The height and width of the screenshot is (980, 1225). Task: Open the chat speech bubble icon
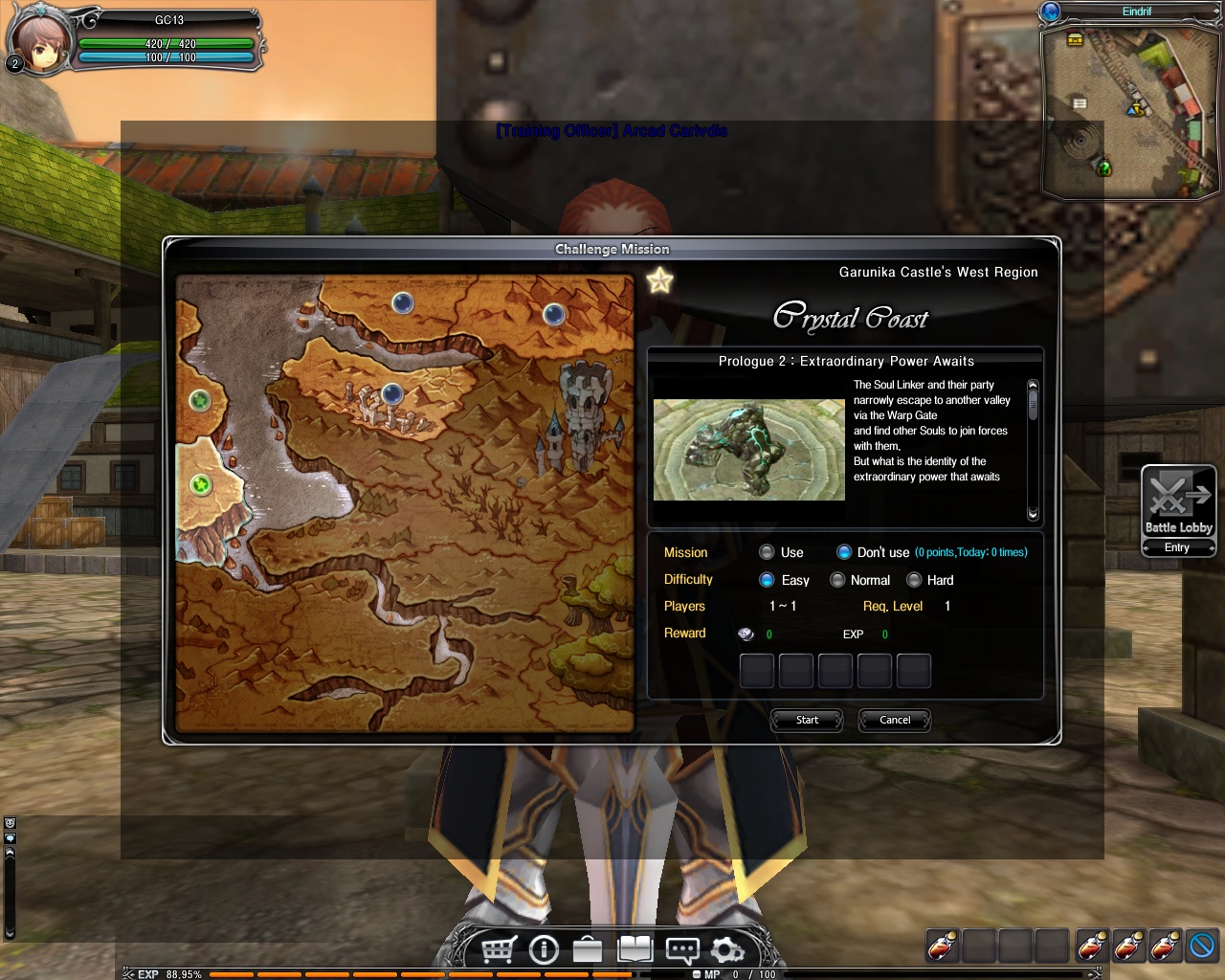click(x=681, y=949)
